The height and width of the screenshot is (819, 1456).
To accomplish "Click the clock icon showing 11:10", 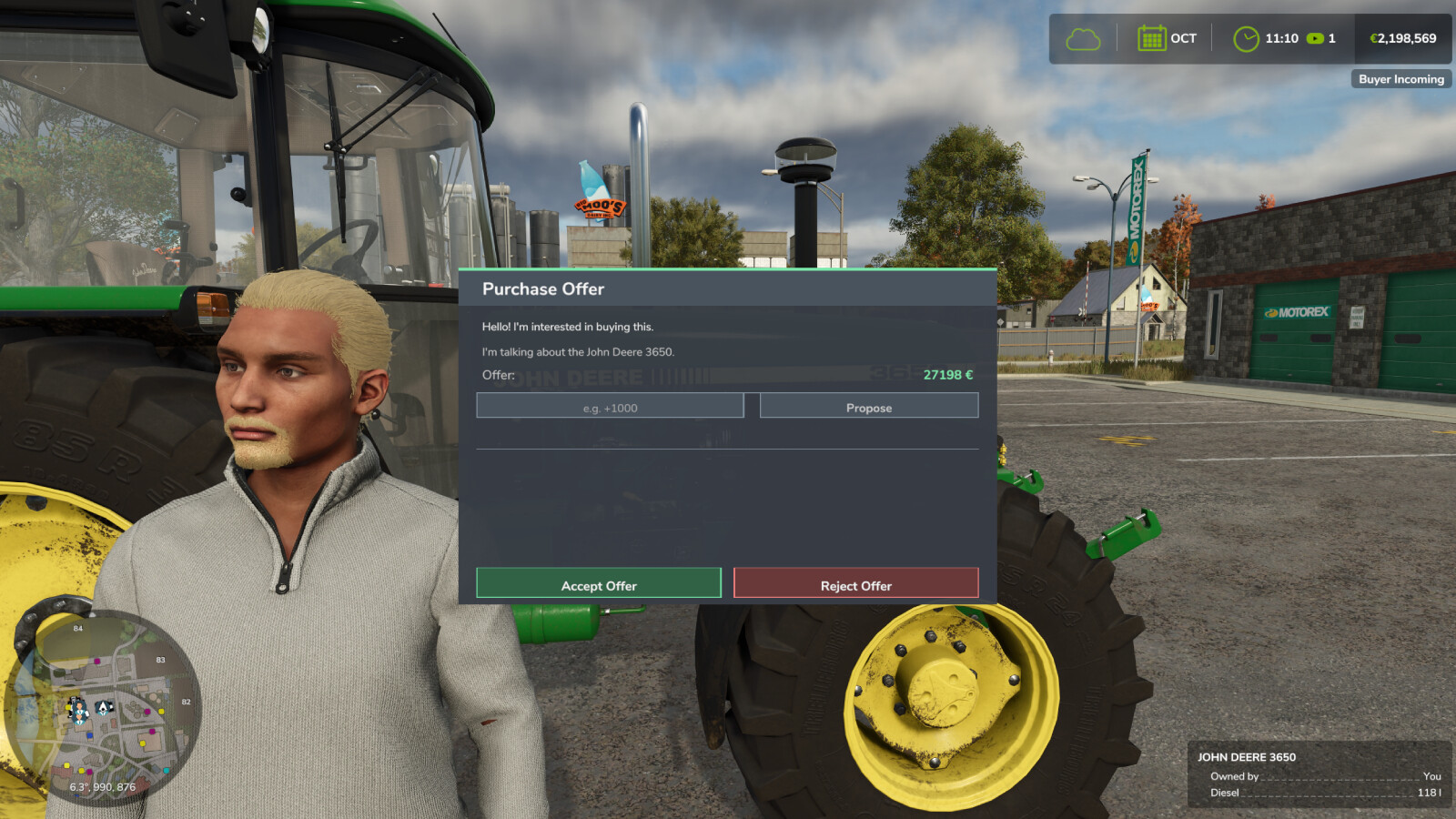I will [1245, 38].
